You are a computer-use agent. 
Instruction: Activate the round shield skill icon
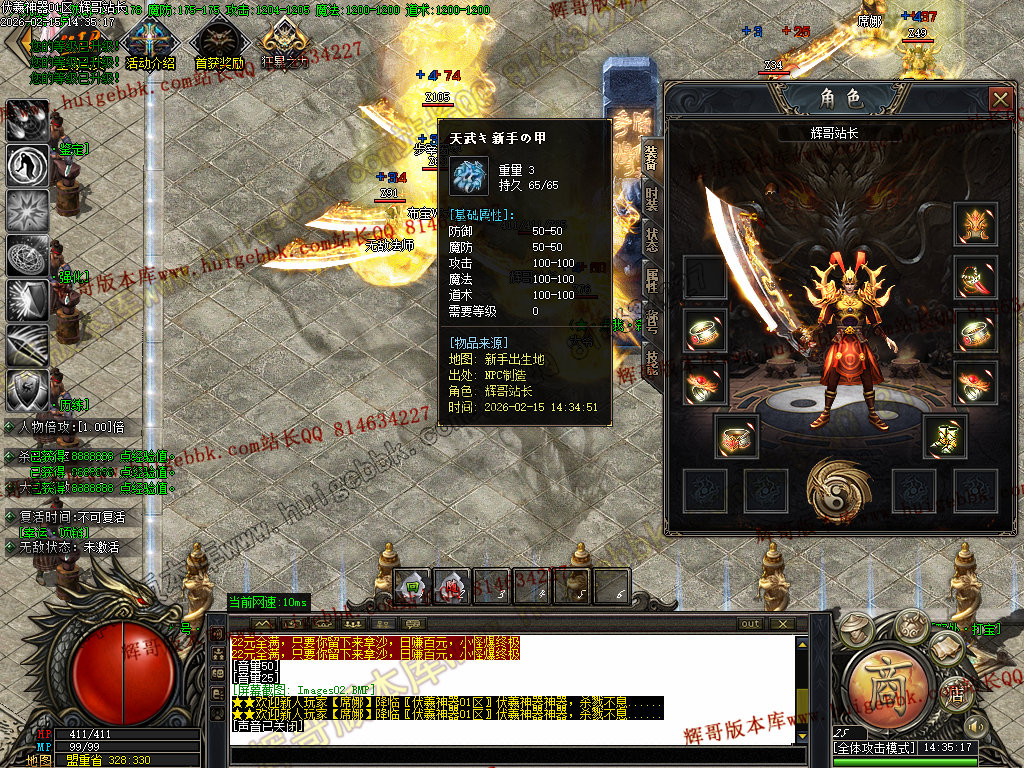click(x=27, y=390)
